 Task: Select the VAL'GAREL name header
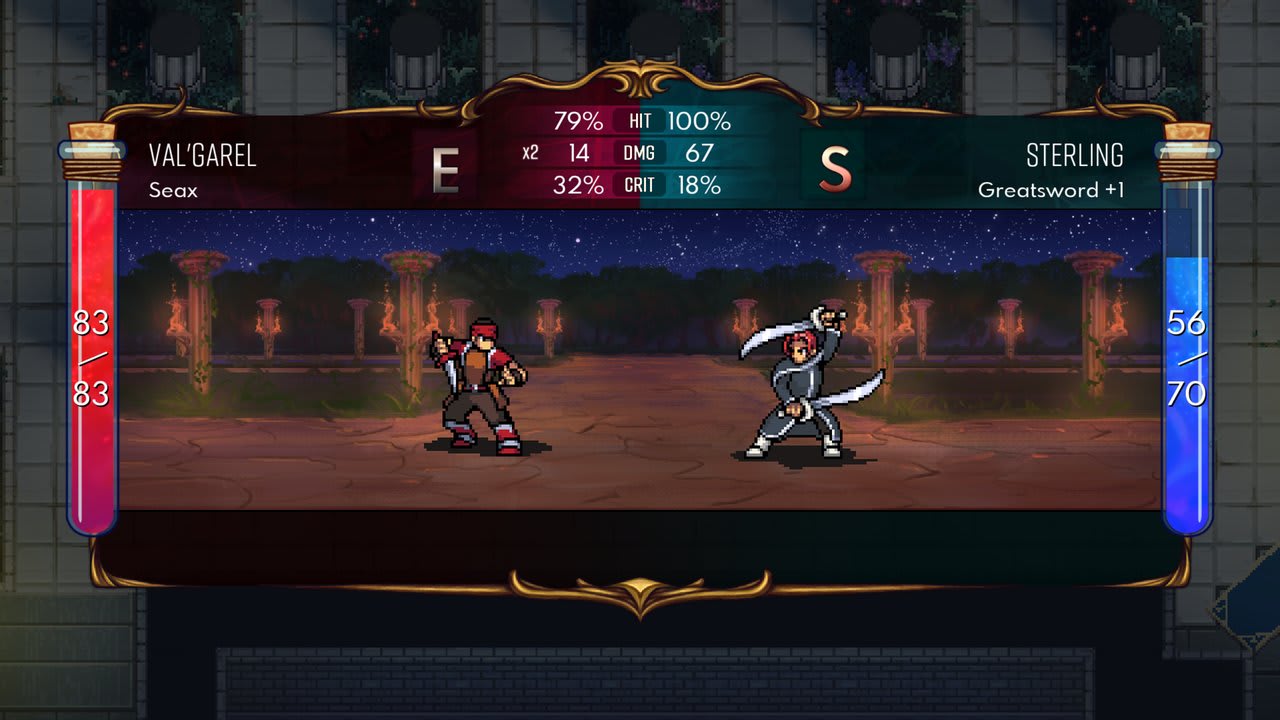205,155
